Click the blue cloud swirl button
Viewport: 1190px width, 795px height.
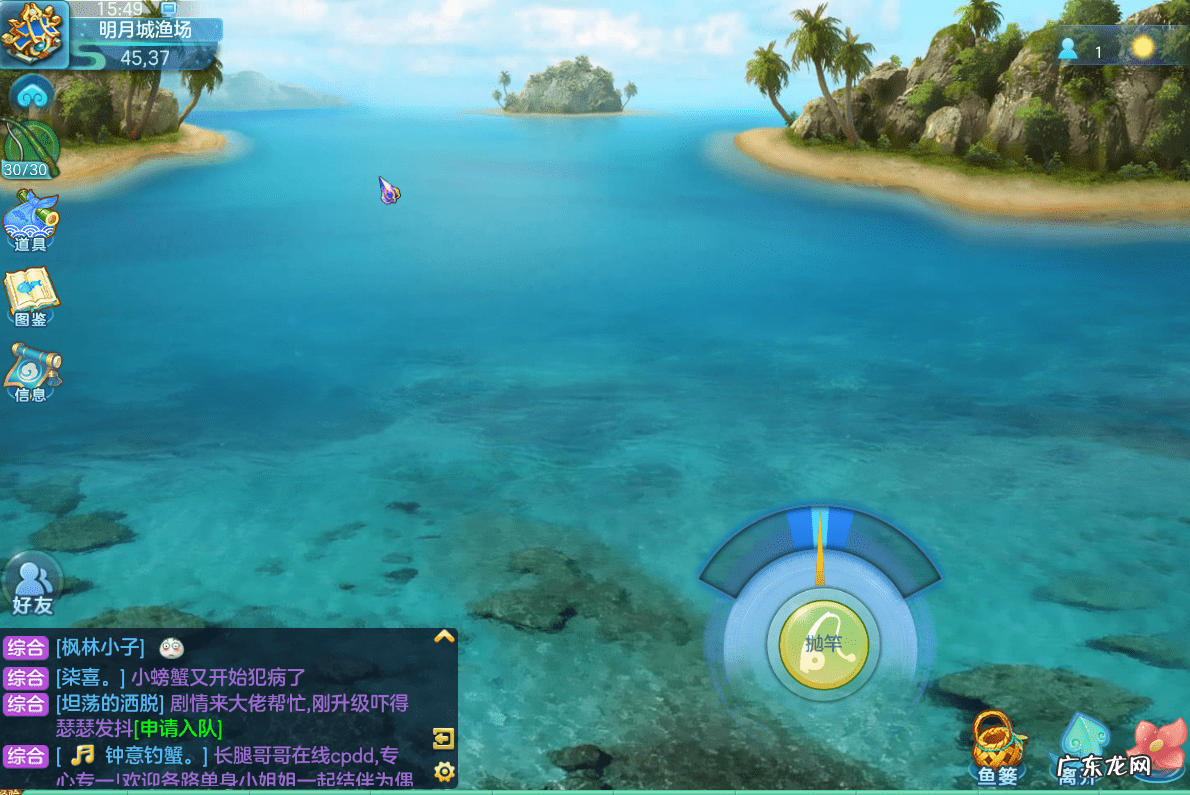click(x=31, y=95)
